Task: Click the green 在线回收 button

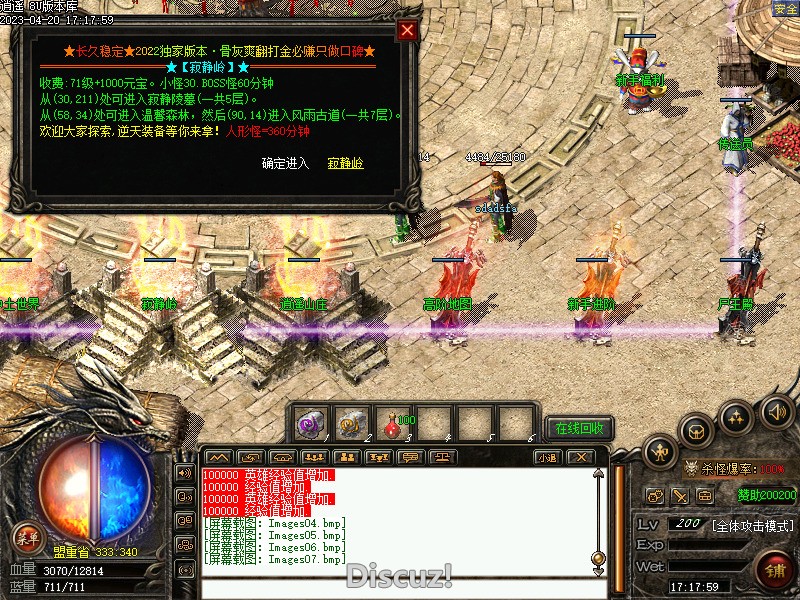Action: (x=579, y=428)
